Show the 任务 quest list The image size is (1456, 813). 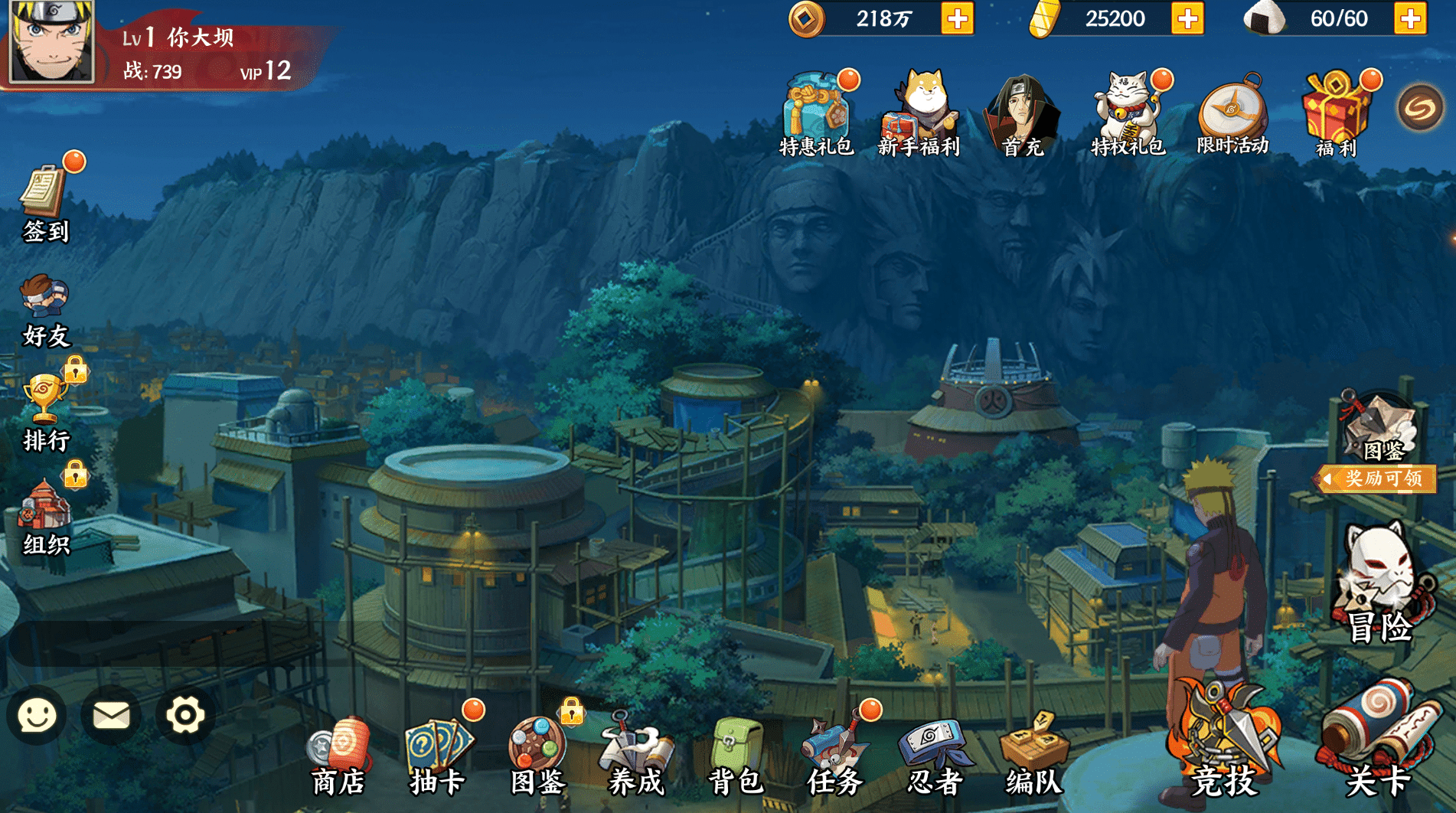click(x=835, y=754)
